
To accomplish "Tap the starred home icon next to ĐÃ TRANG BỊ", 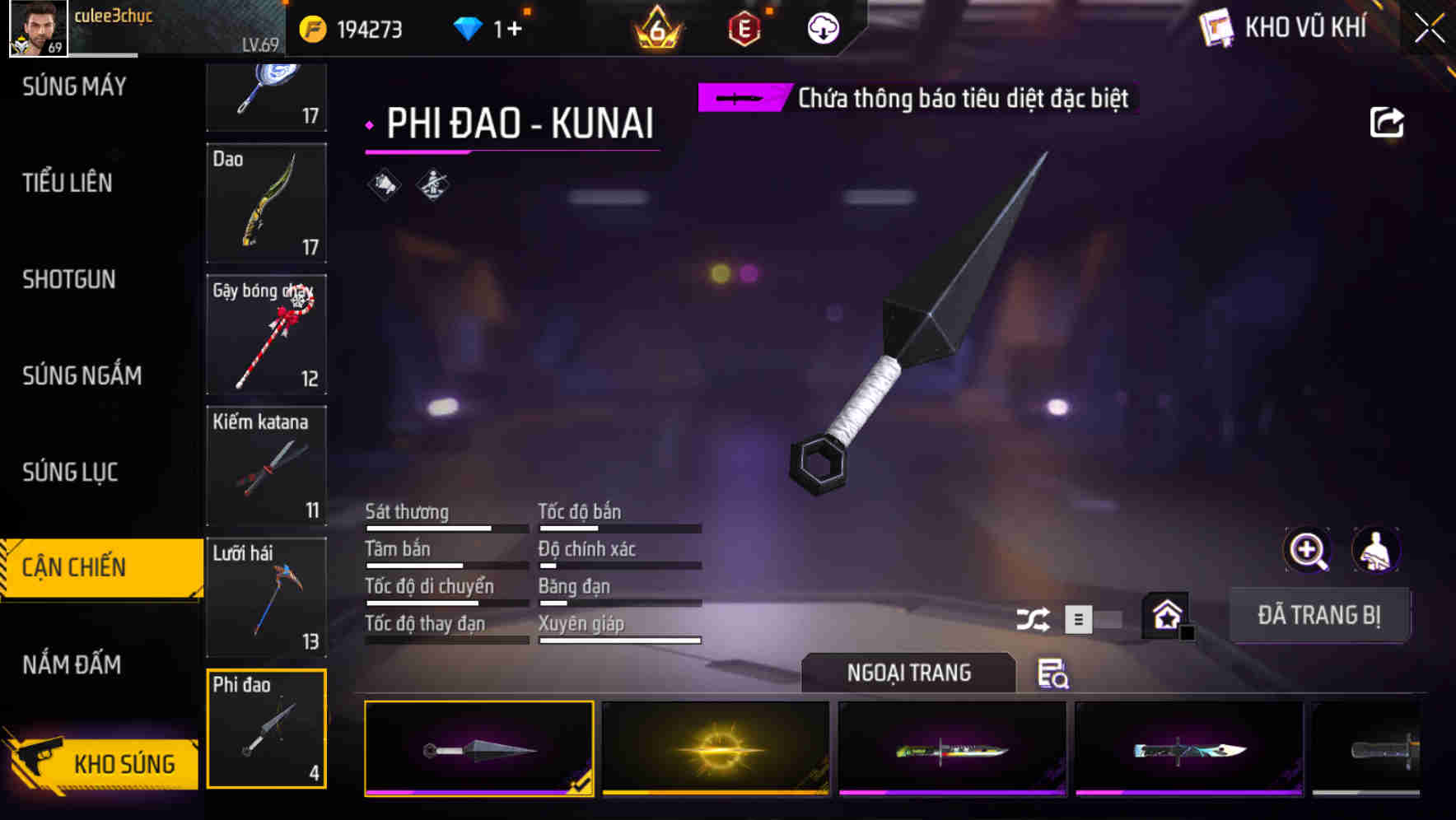I will 1165,613.
